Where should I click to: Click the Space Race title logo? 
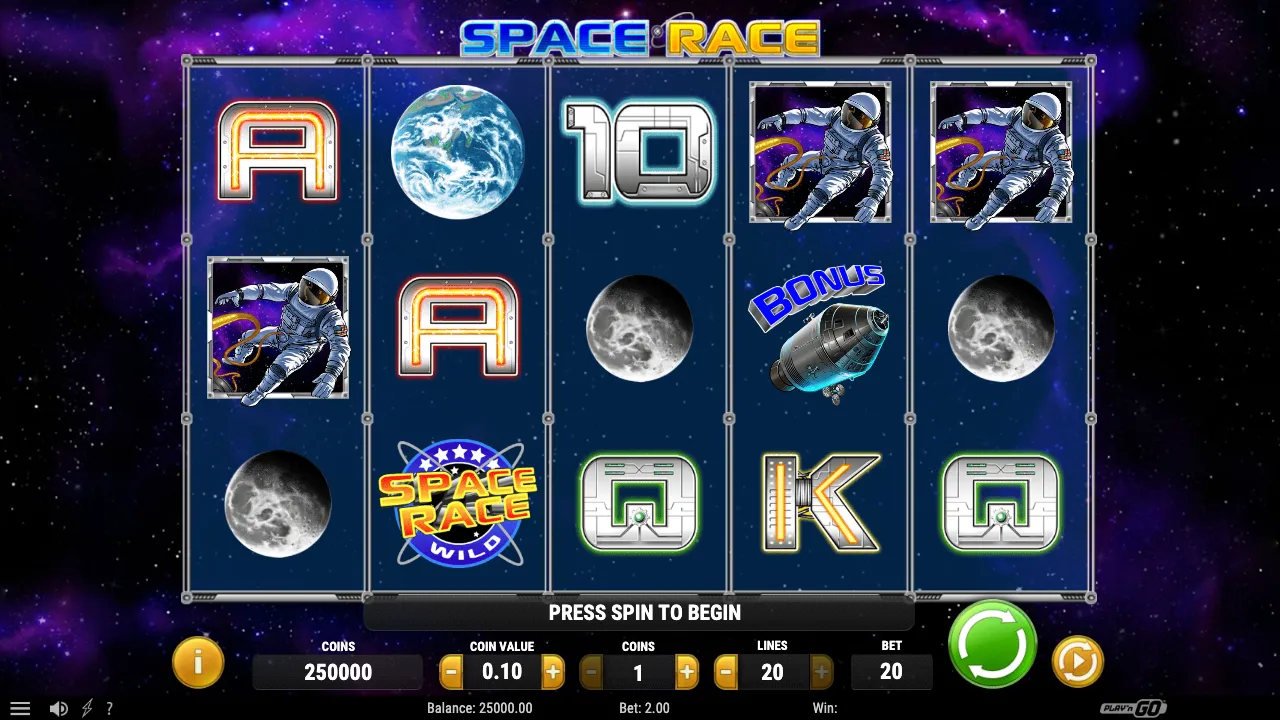click(640, 36)
